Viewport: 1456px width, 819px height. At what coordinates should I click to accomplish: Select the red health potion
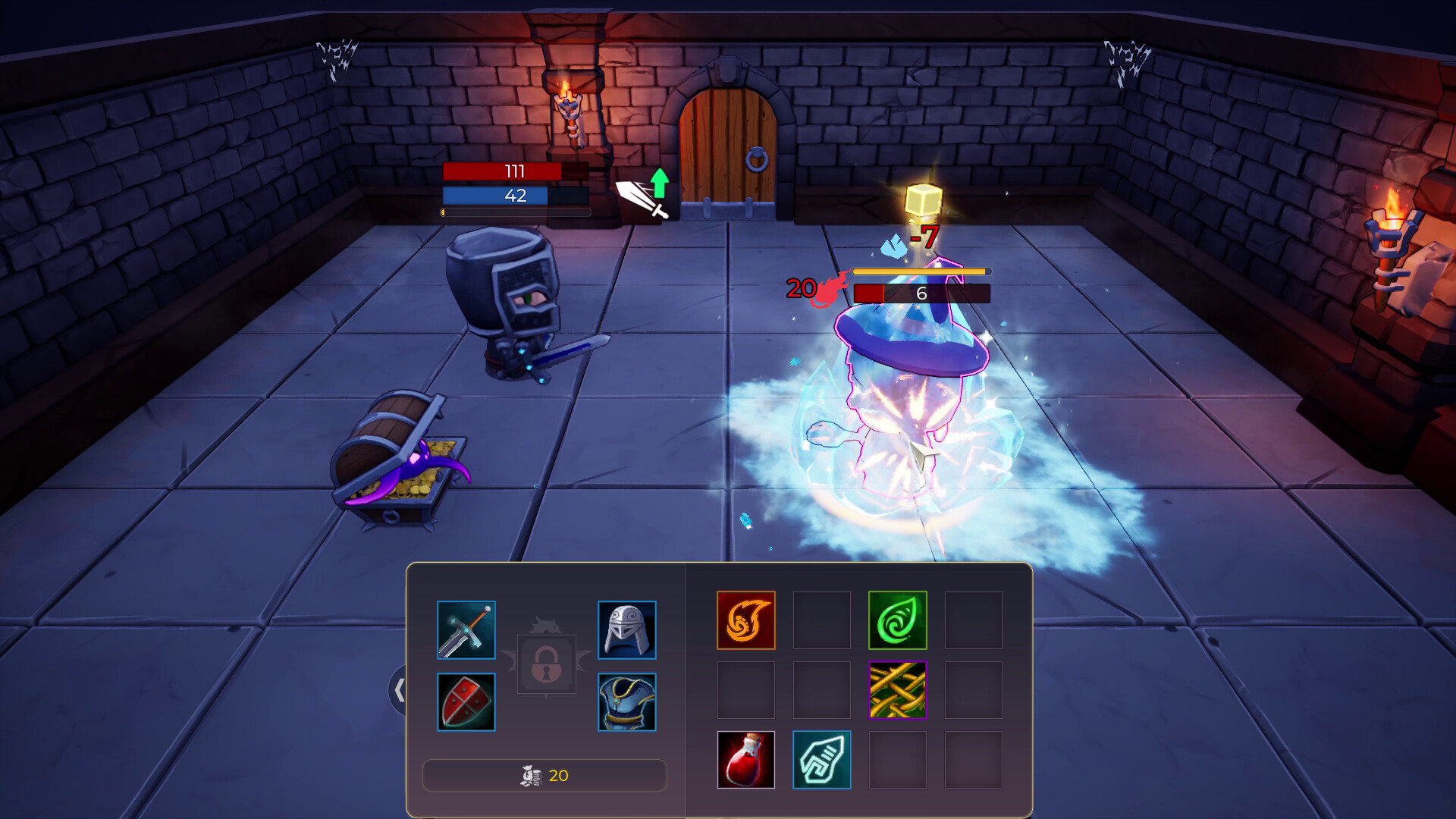click(746, 760)
